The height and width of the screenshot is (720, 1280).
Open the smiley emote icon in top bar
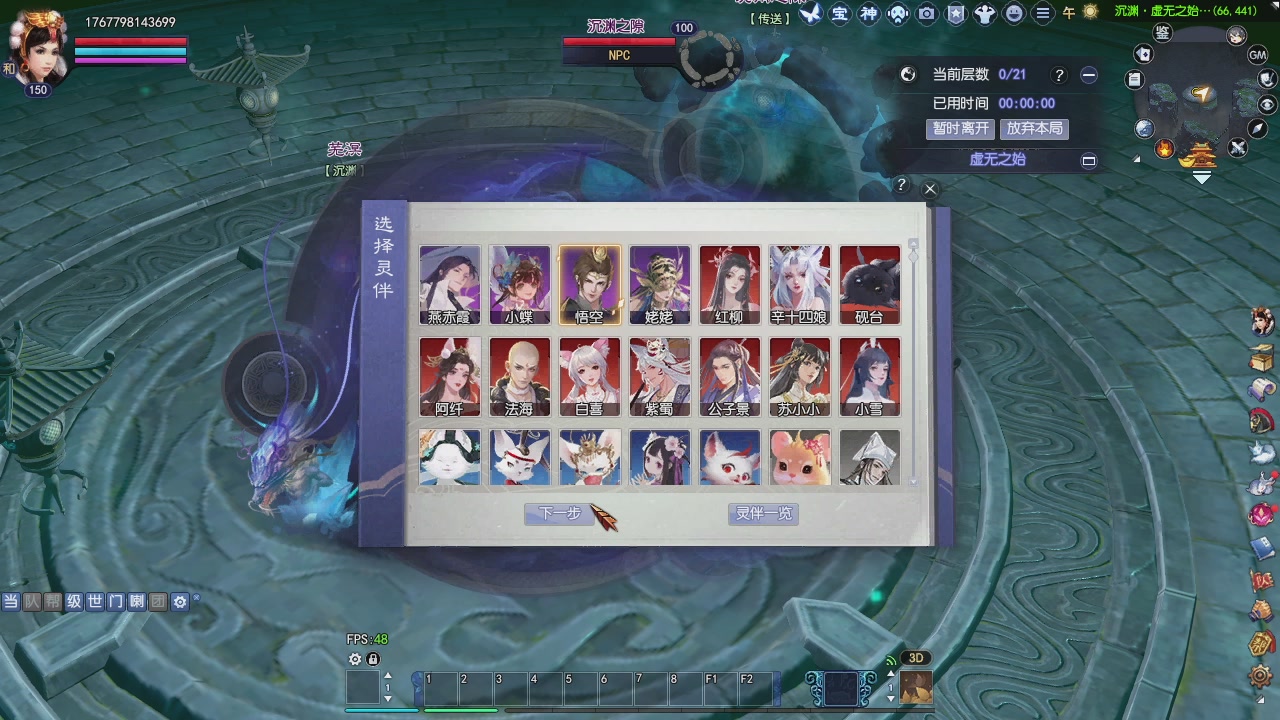[x=1014, y=14]
